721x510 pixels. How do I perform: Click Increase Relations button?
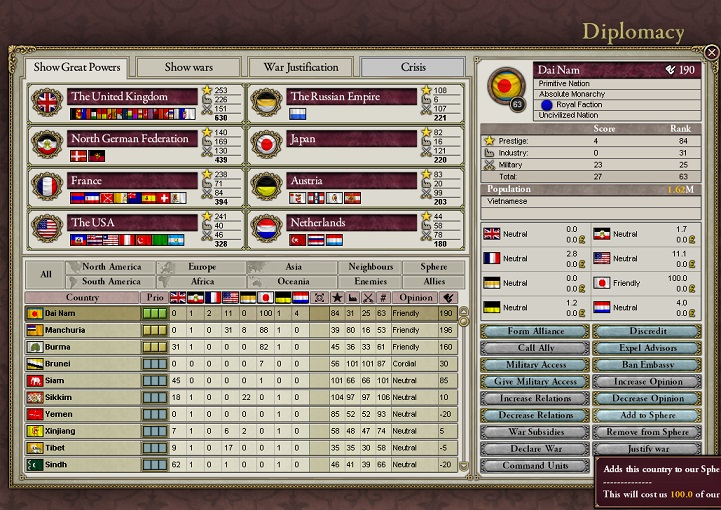[x=535, y=399]
